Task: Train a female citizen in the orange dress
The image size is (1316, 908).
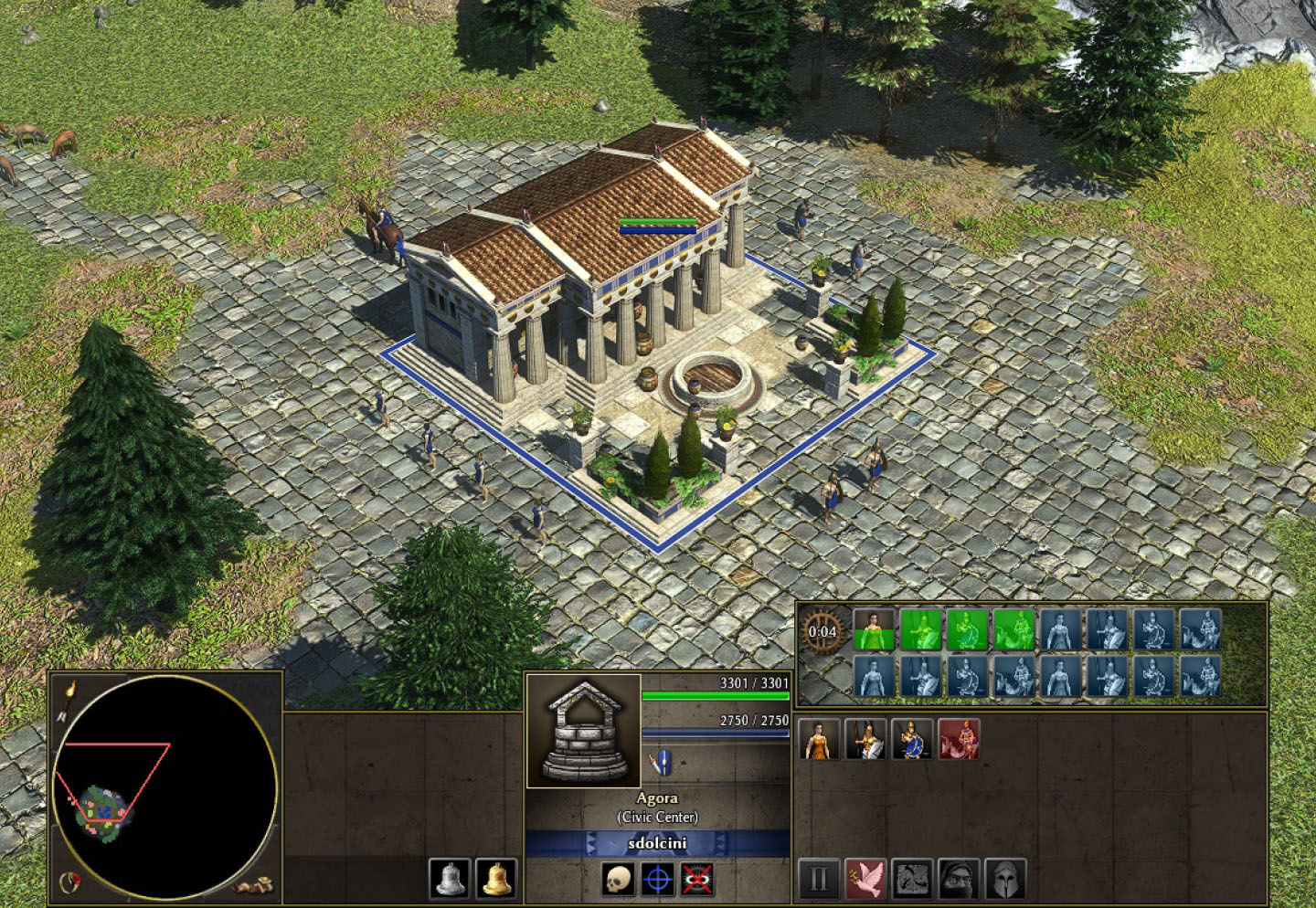Action: [819, 739]
